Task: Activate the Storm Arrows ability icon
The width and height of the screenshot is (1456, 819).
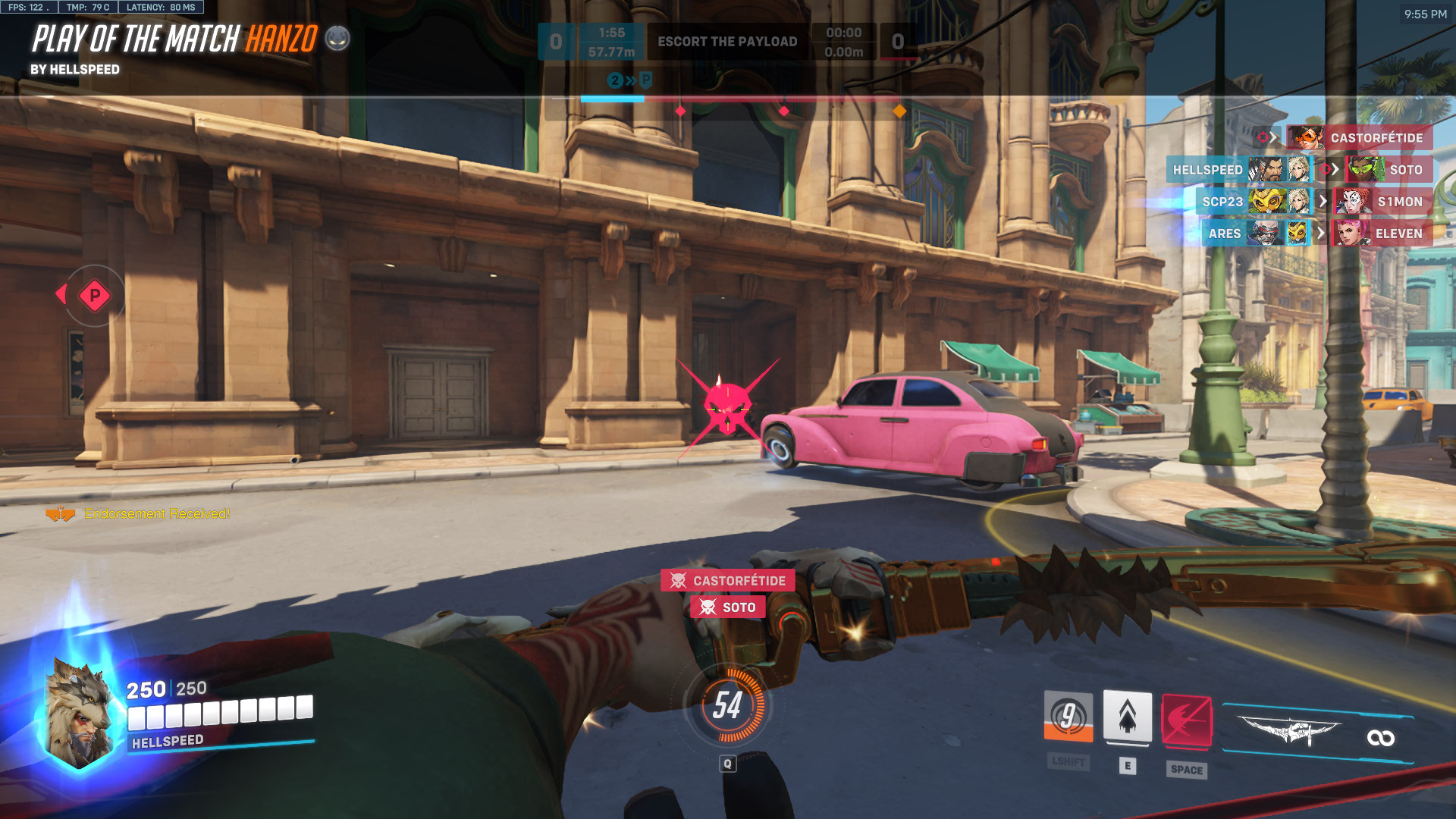Action: tap(1068, 717)
